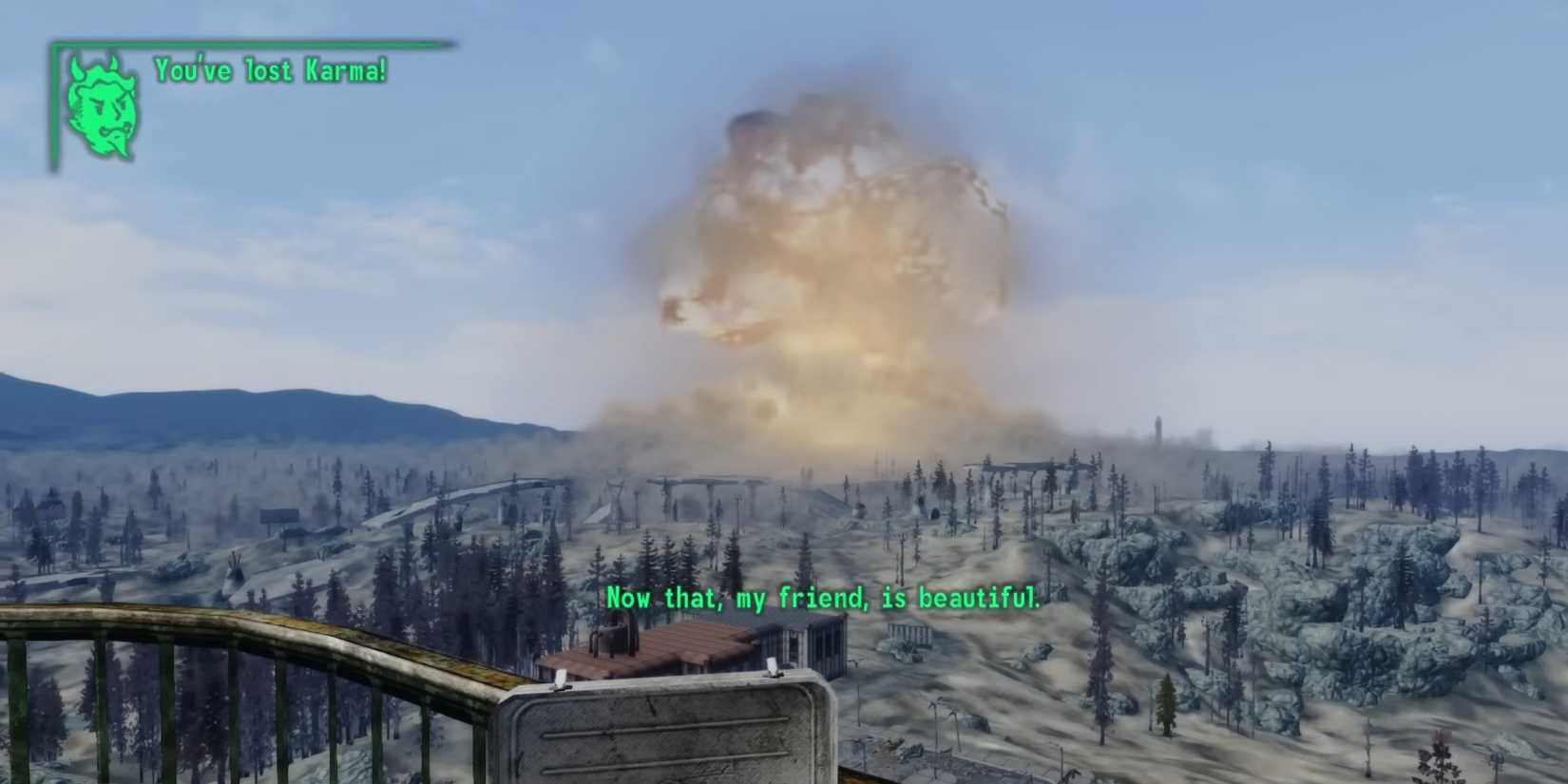Click the subtitle 'Now that, my friend, is beautiful.'
This screenshot has height=784, width=1568.
coord(822,599)
